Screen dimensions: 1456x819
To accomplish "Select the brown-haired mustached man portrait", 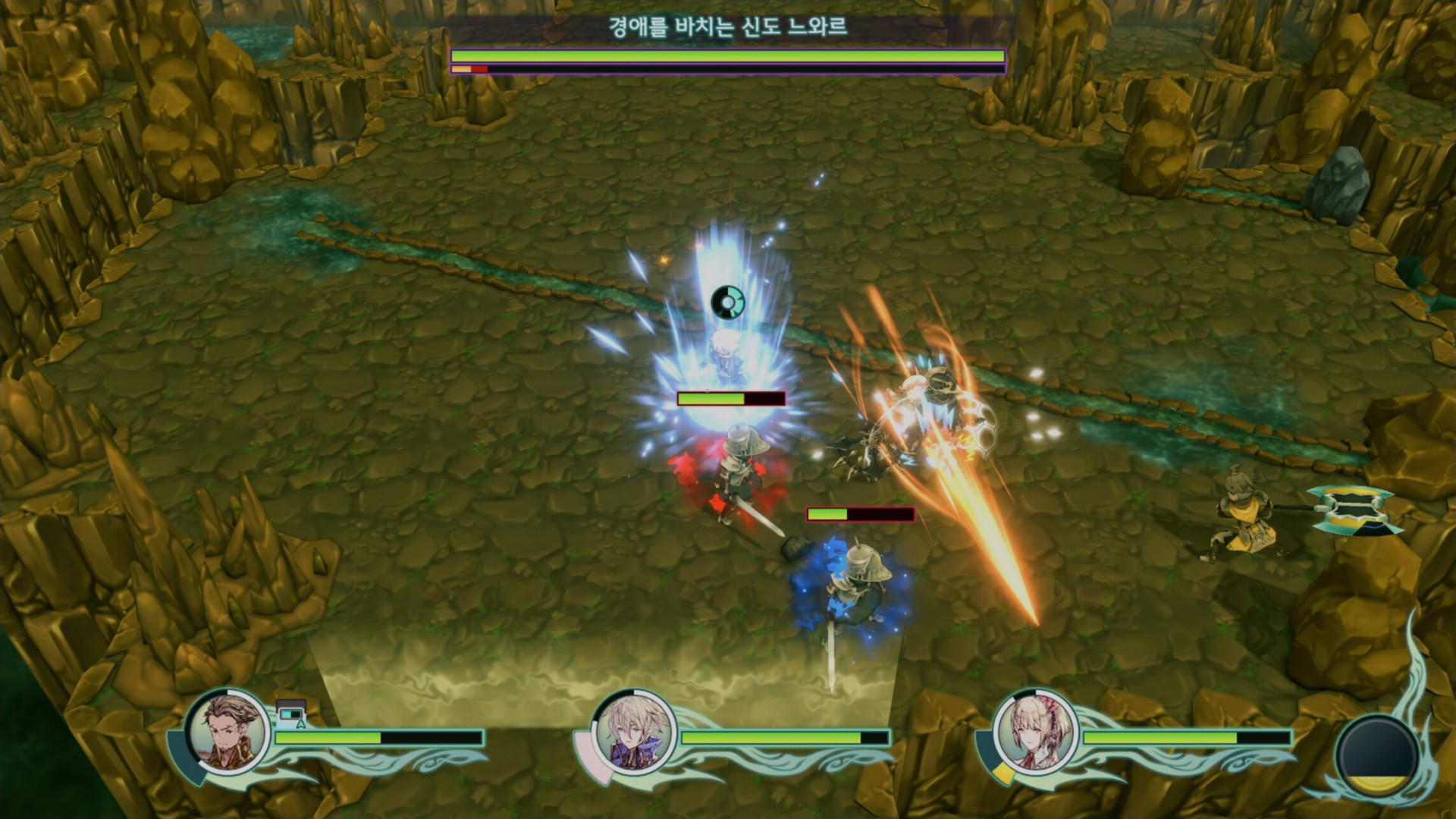I will tap(227, 733).
